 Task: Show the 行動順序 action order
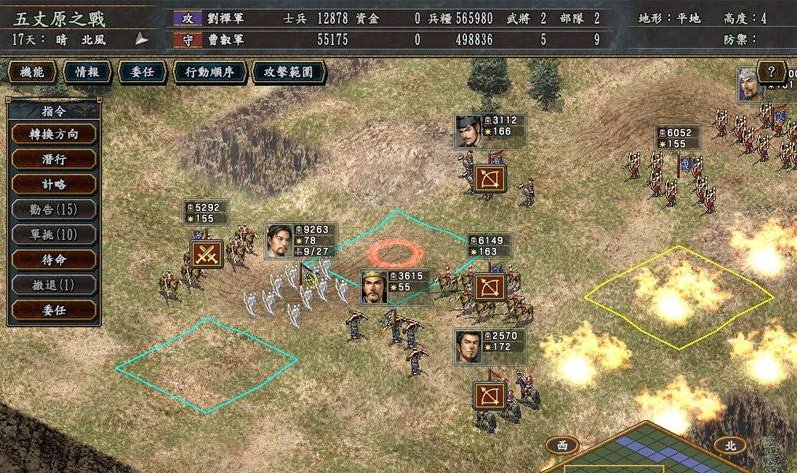click(x=209, y=72)
